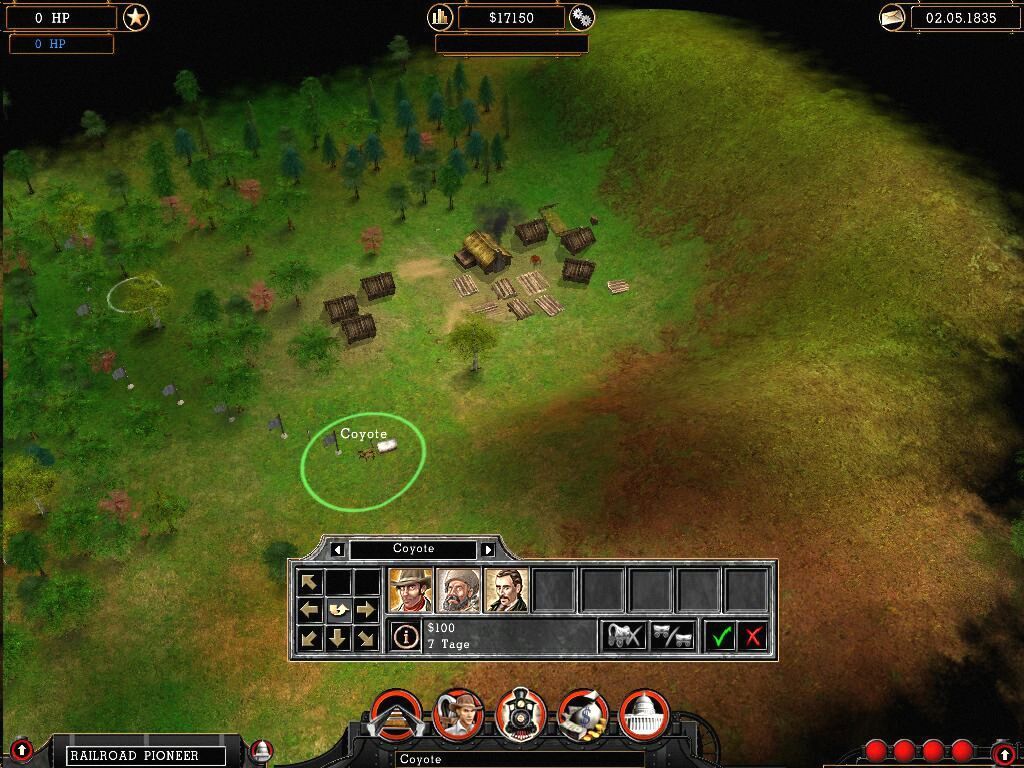Select the cowboy-hat character portrait
This screenshot has height=768, width=1024.
coord(410,590)
